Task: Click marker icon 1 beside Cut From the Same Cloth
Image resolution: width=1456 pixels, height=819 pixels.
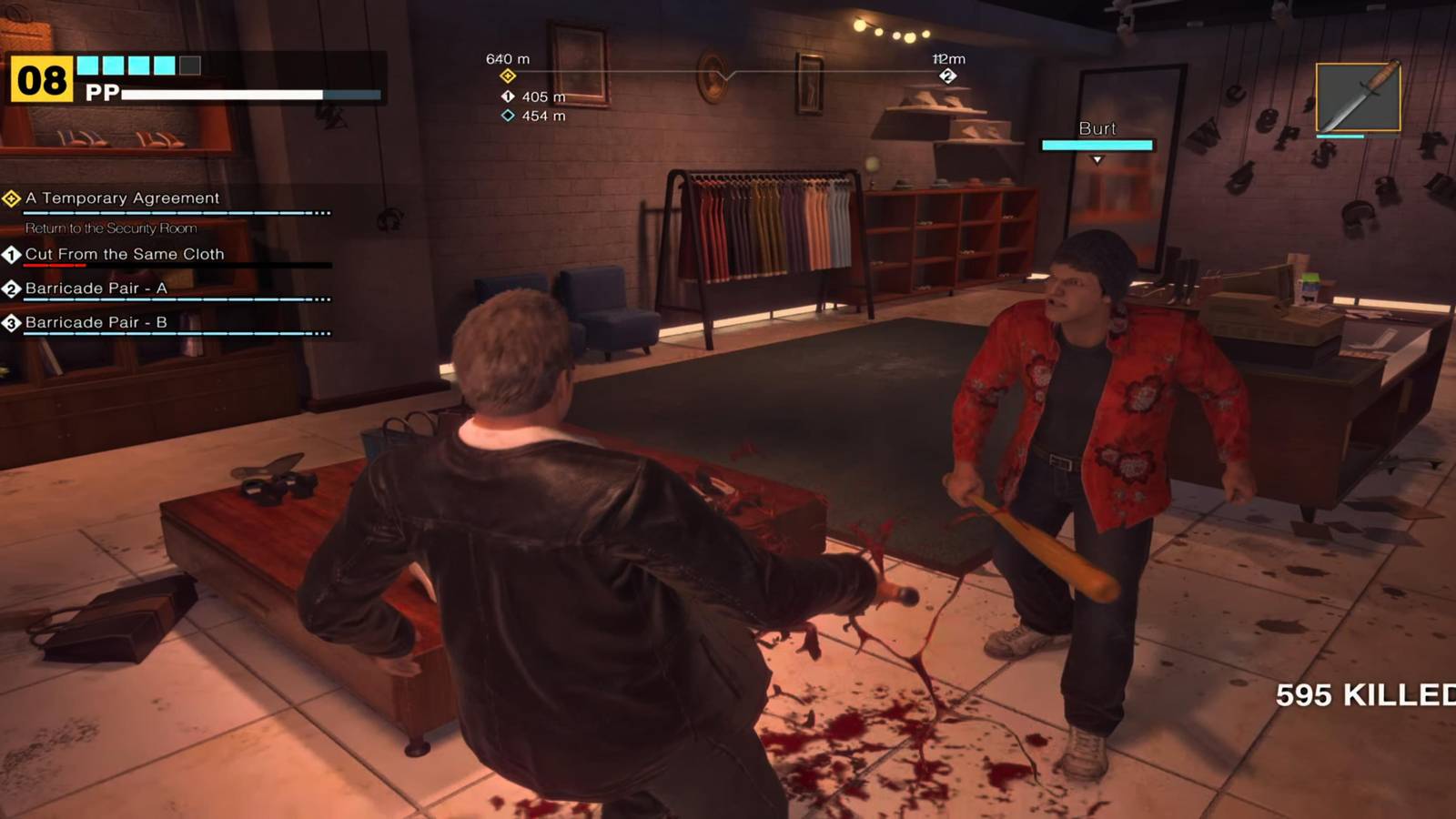Action: coord(10,255)
